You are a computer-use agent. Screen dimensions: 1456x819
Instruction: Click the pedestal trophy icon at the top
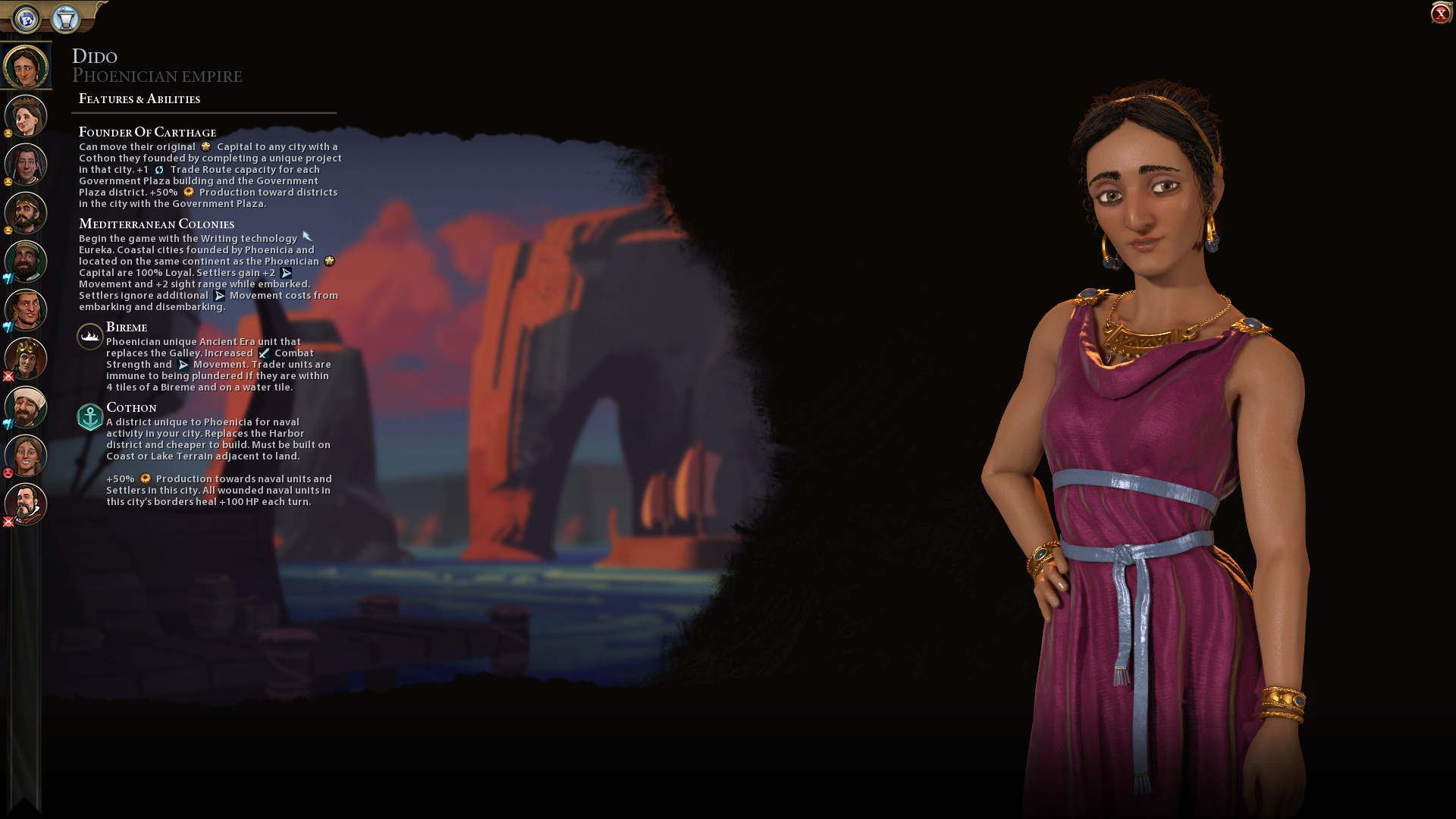[66, 18]
